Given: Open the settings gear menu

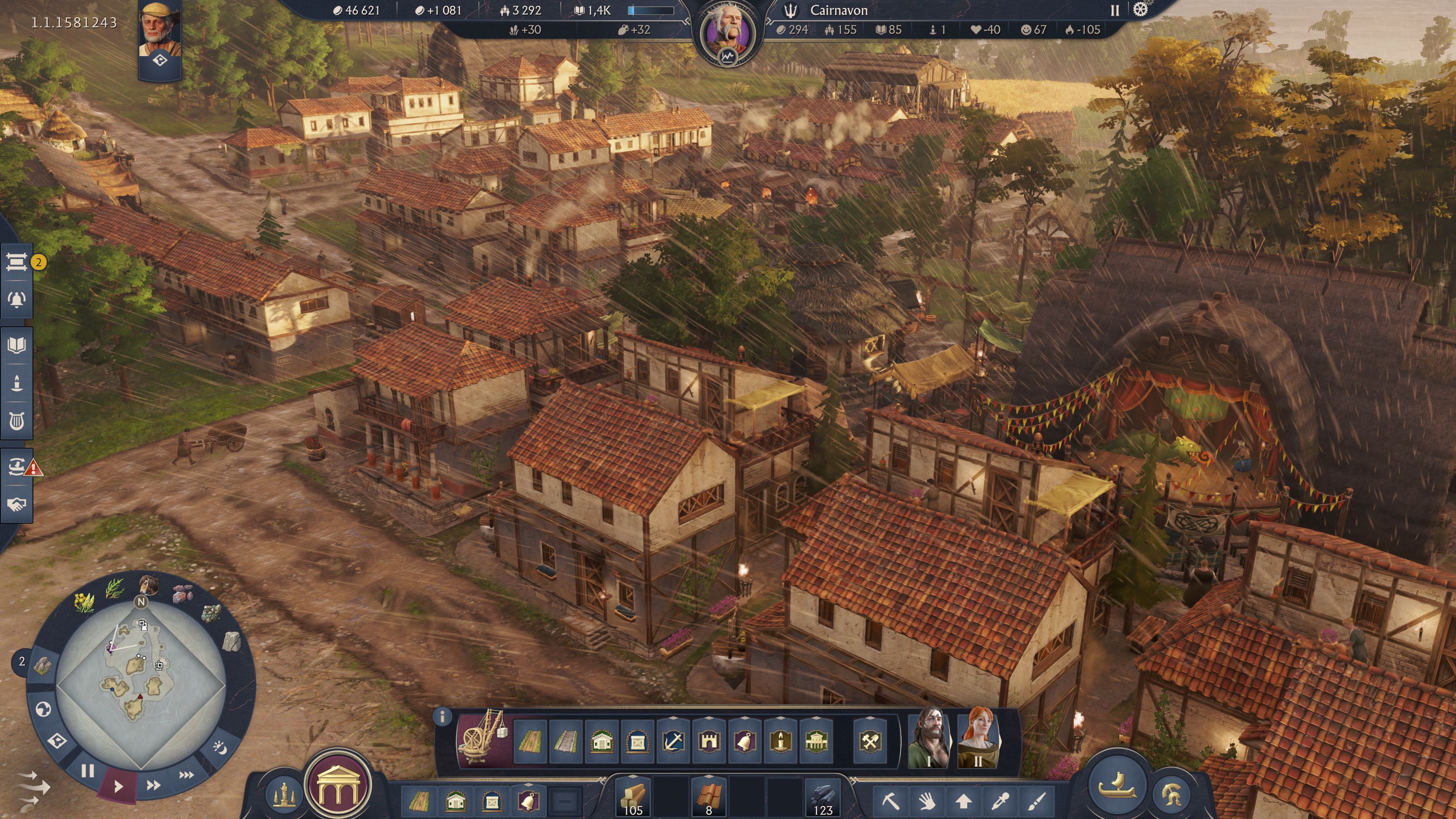Looking at the screenshot, I should pyautogui.click(x=1141, y=10).
